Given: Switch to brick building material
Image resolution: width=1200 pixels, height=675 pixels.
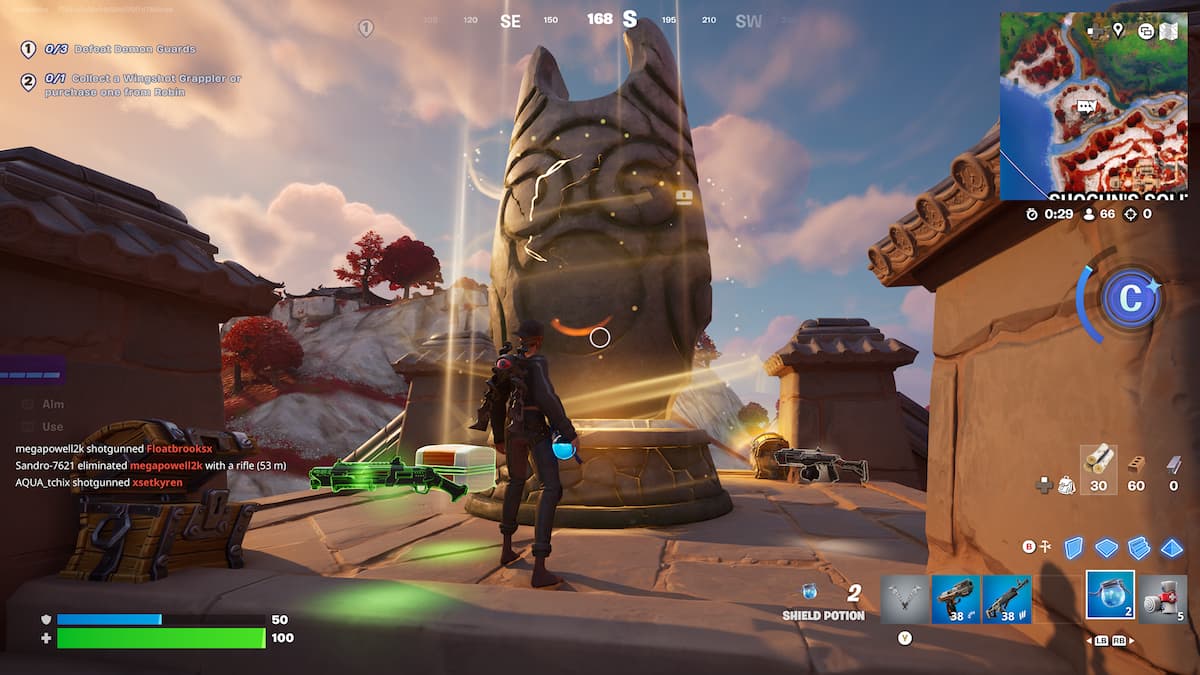Looking at the screenshot, I should [x=1136, y=464].
